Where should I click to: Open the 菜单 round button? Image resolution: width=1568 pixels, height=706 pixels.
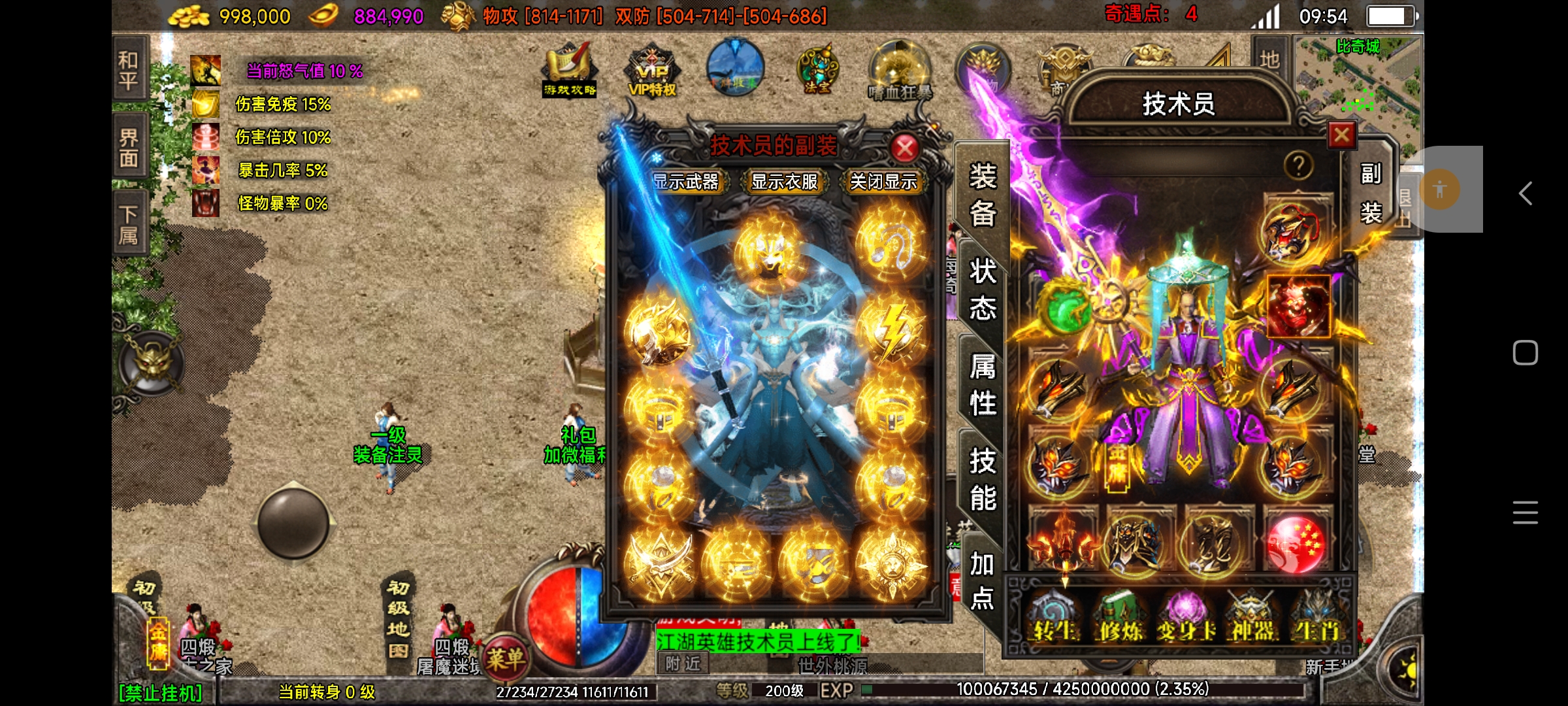point(504,658)
